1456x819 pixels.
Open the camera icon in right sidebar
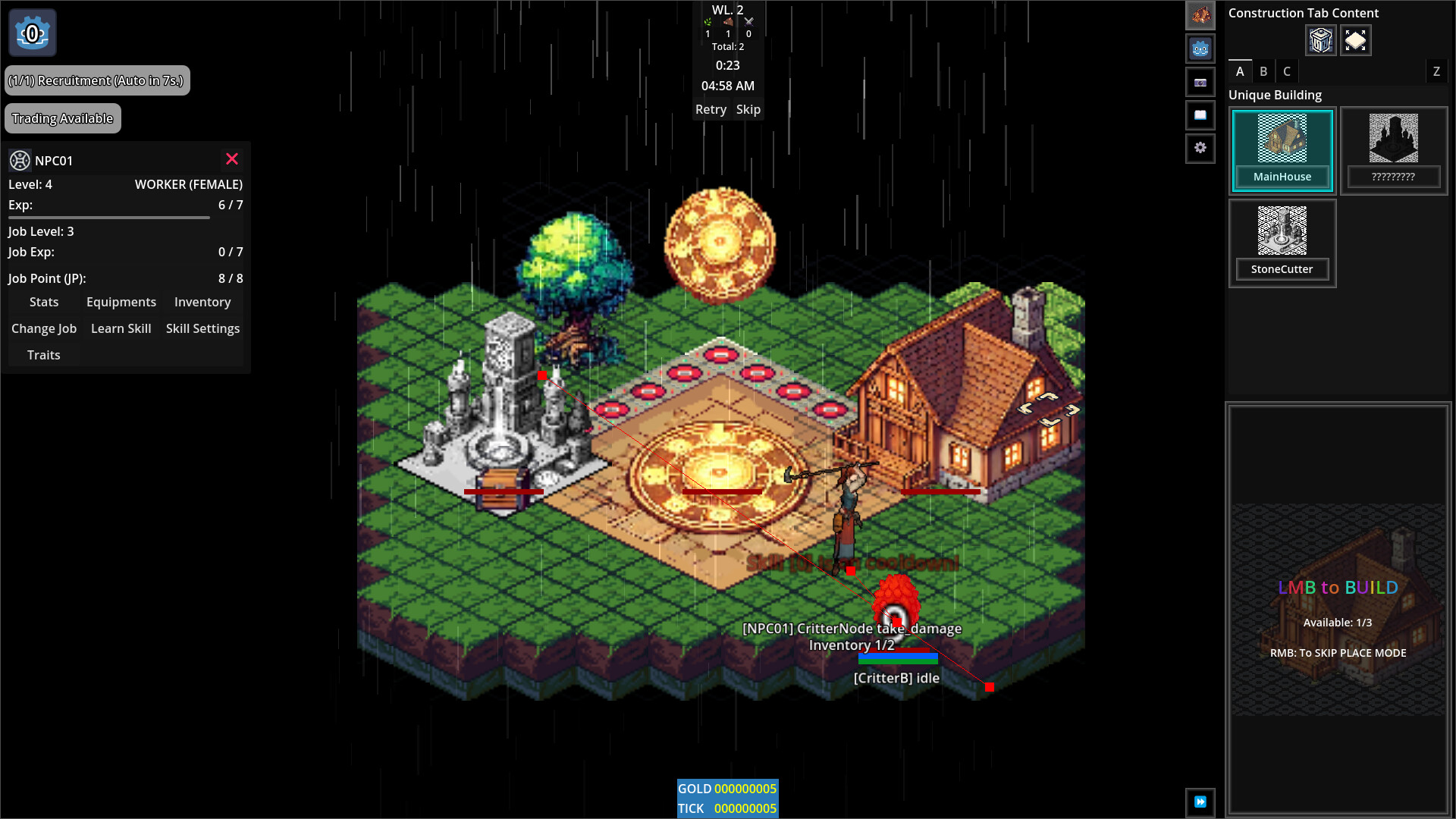(x=1200, y=82)
